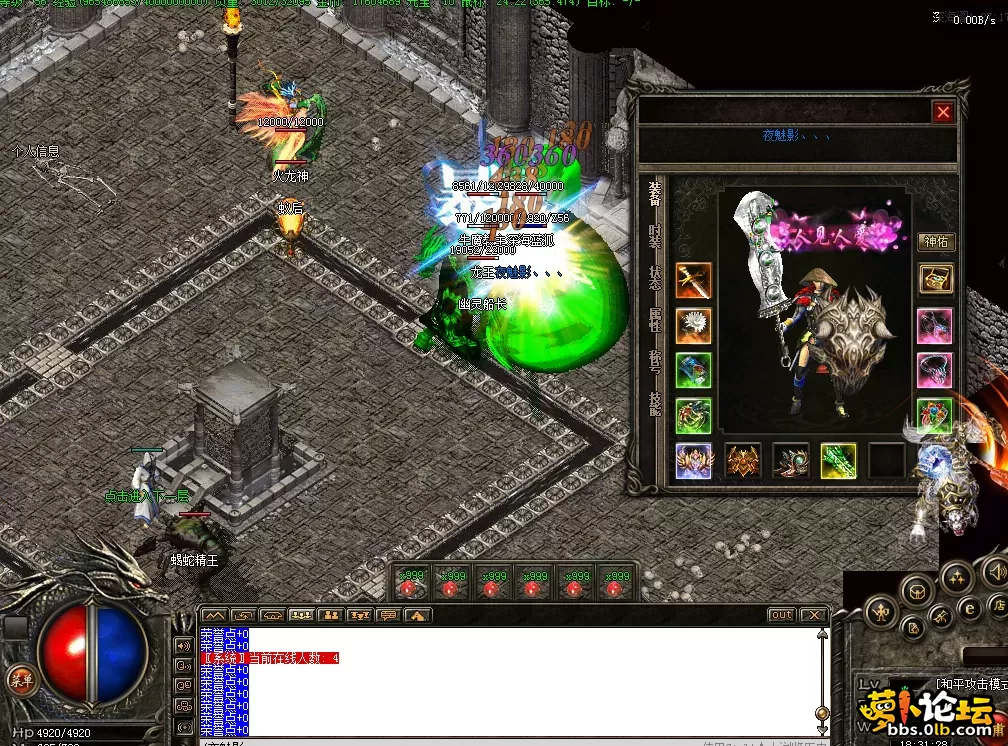Close the chat window with X
The width and height of the screenshot is (1008, 746).
[x=814, y=615]
